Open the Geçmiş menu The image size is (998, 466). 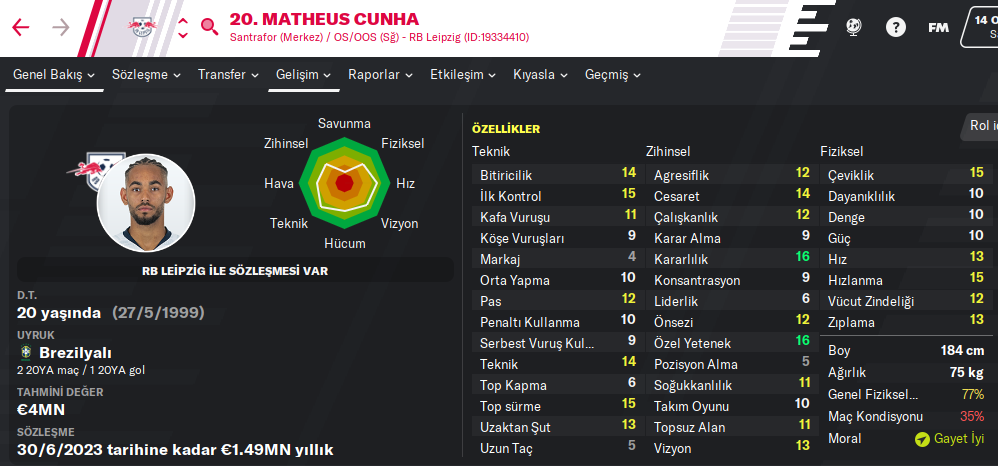(612, 75)
